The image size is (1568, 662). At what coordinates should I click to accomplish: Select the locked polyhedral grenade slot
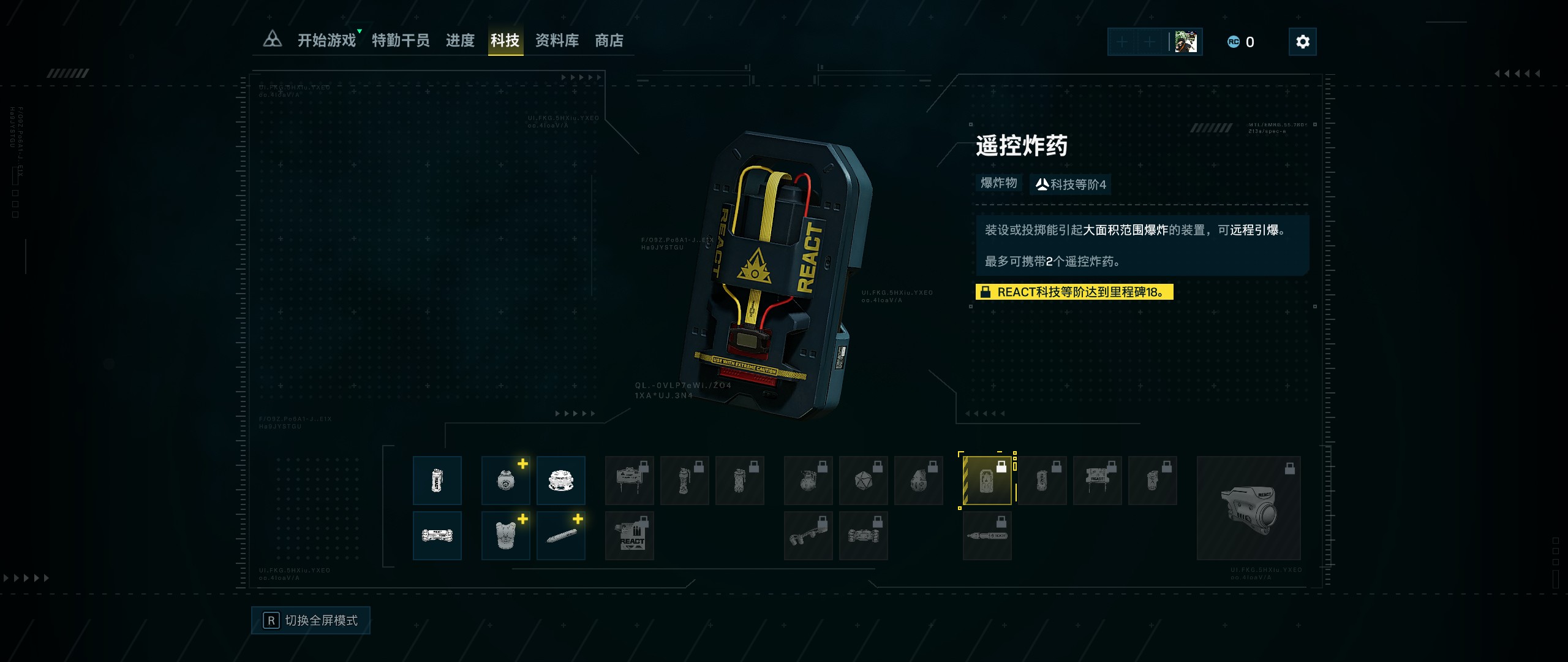point(864,481)
